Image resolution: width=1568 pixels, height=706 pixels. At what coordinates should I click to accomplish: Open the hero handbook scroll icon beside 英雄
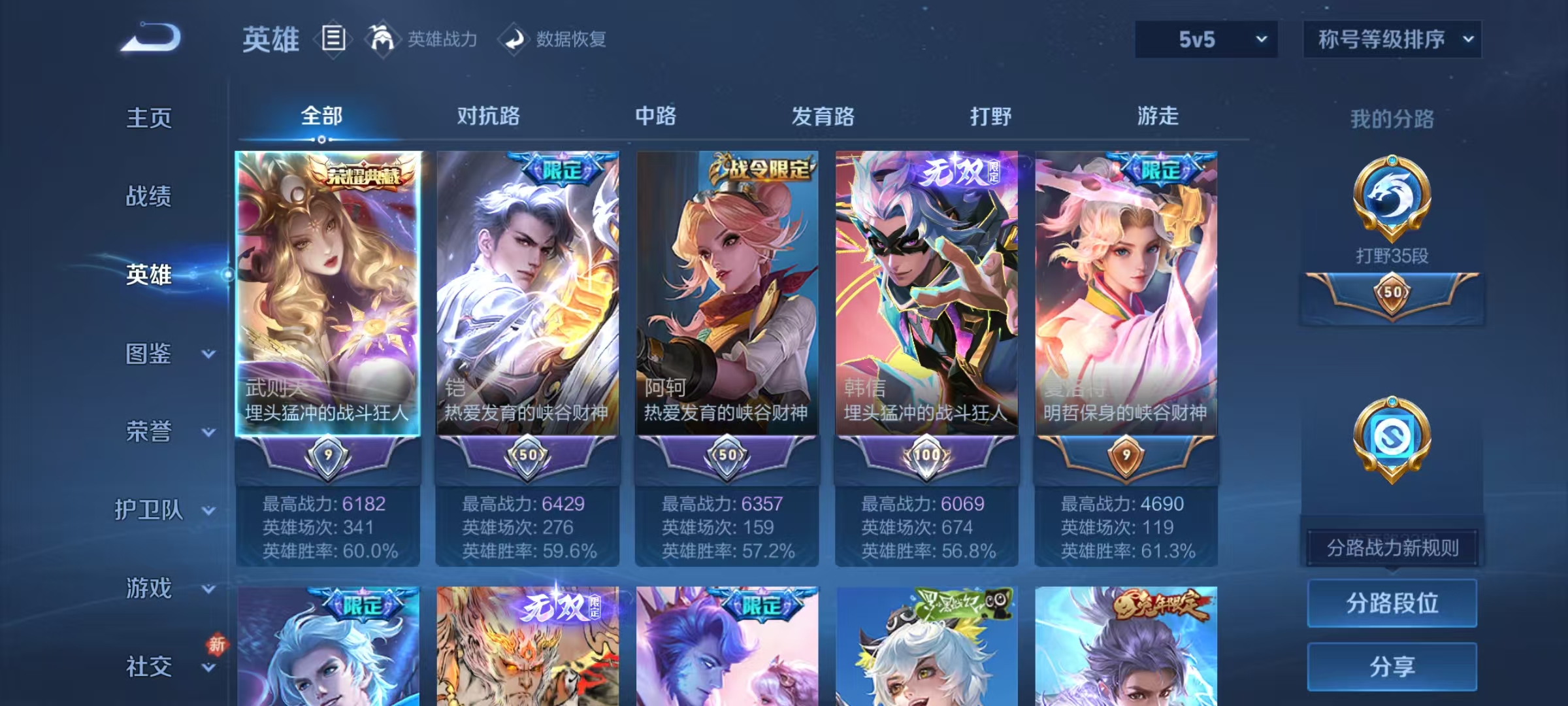335,39
